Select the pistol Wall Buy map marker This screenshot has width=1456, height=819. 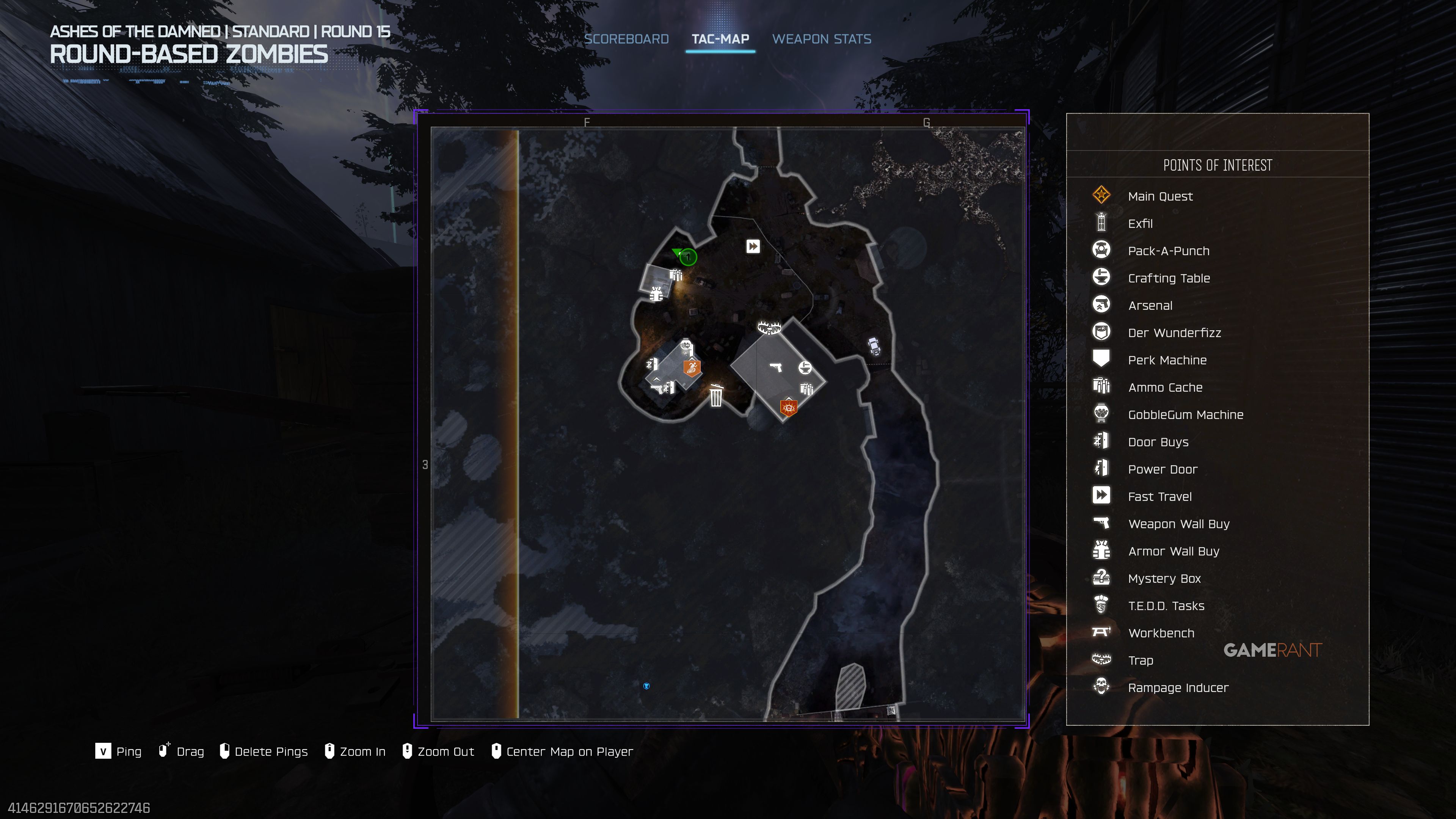click(776, 367)
